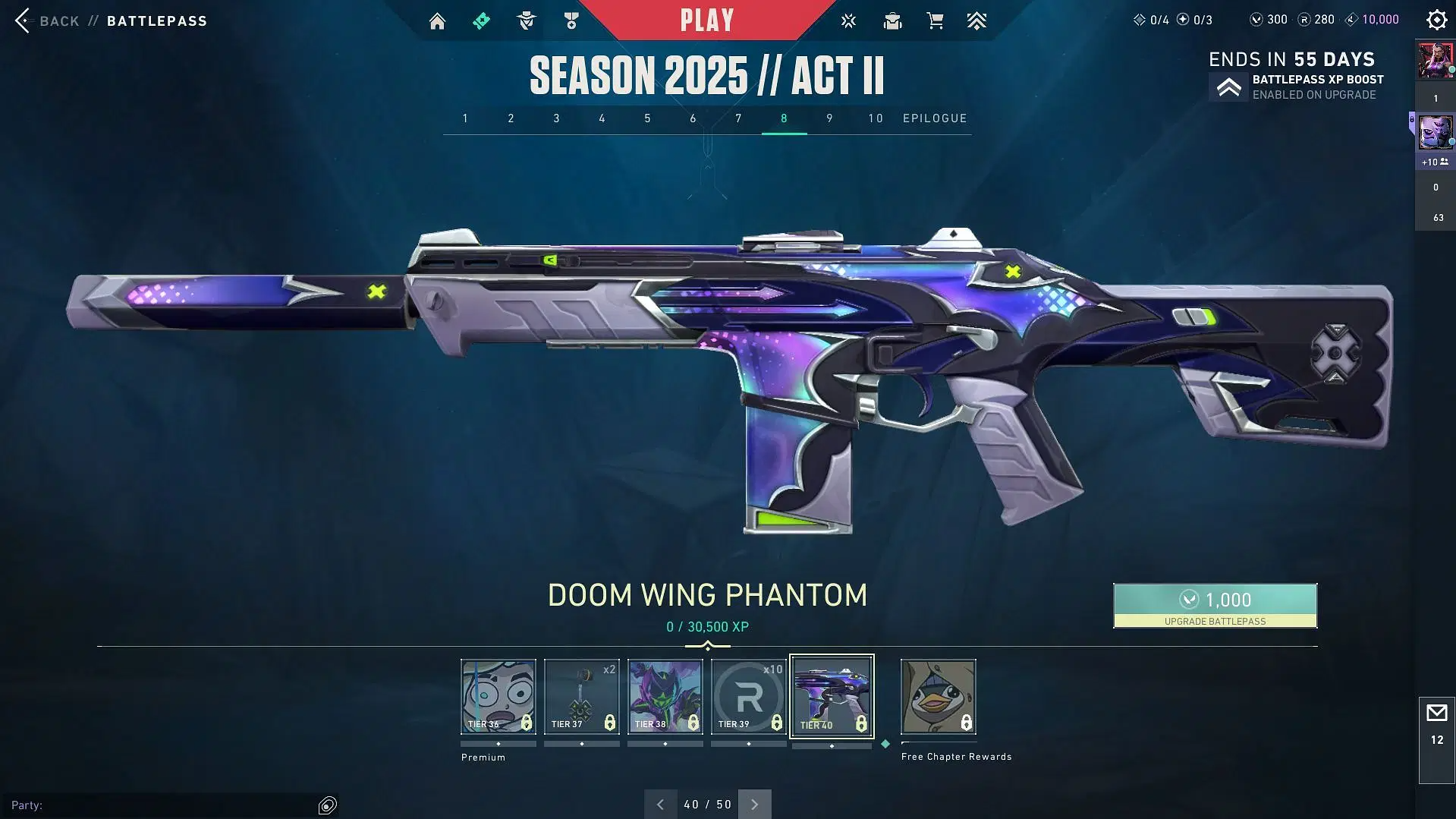Switch to chapter 9 tab
Viewport: 1456px width, 819px height.
click(829, 118)
